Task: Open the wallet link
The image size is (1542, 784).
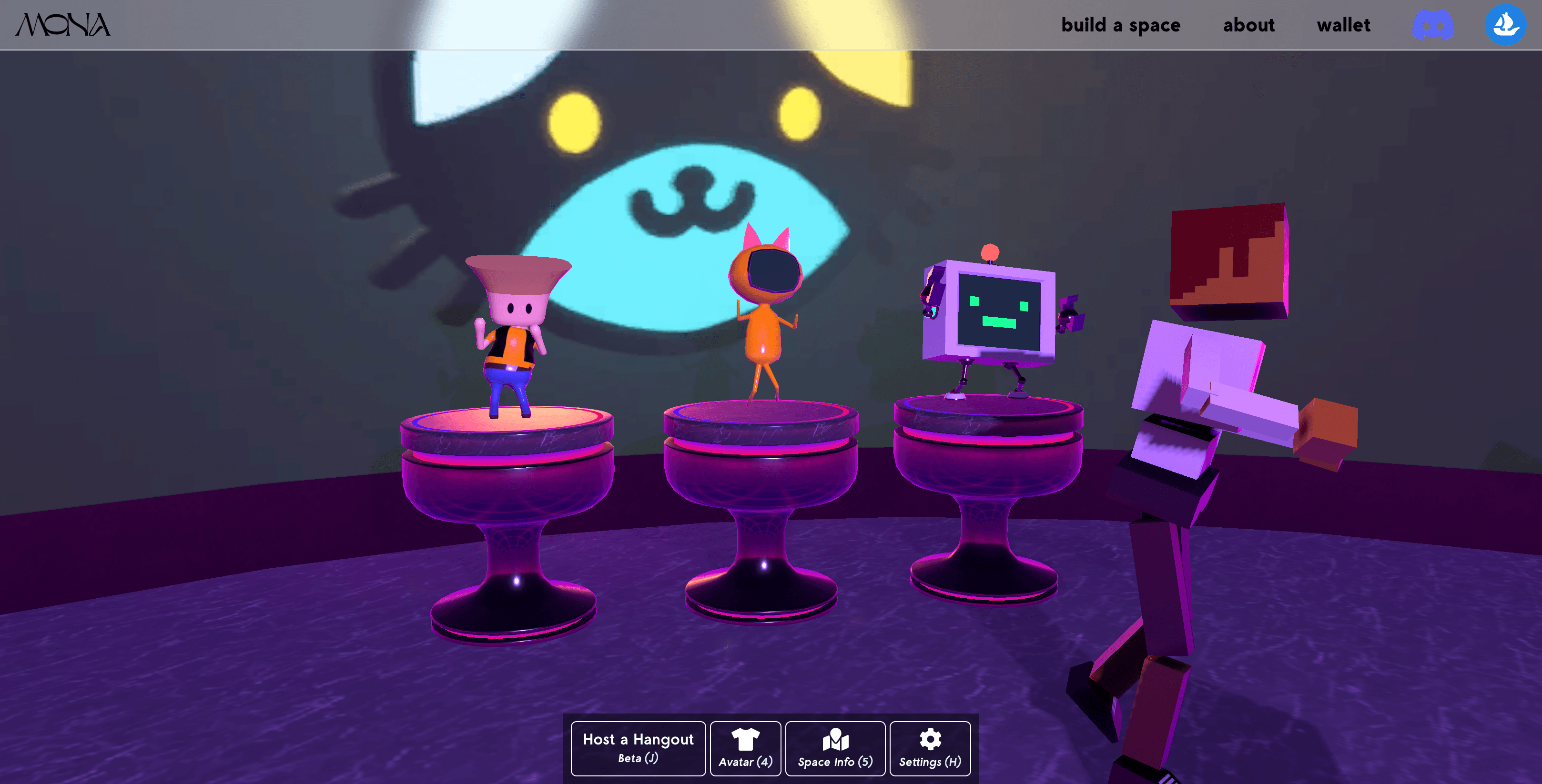Action: point(1343,25)
